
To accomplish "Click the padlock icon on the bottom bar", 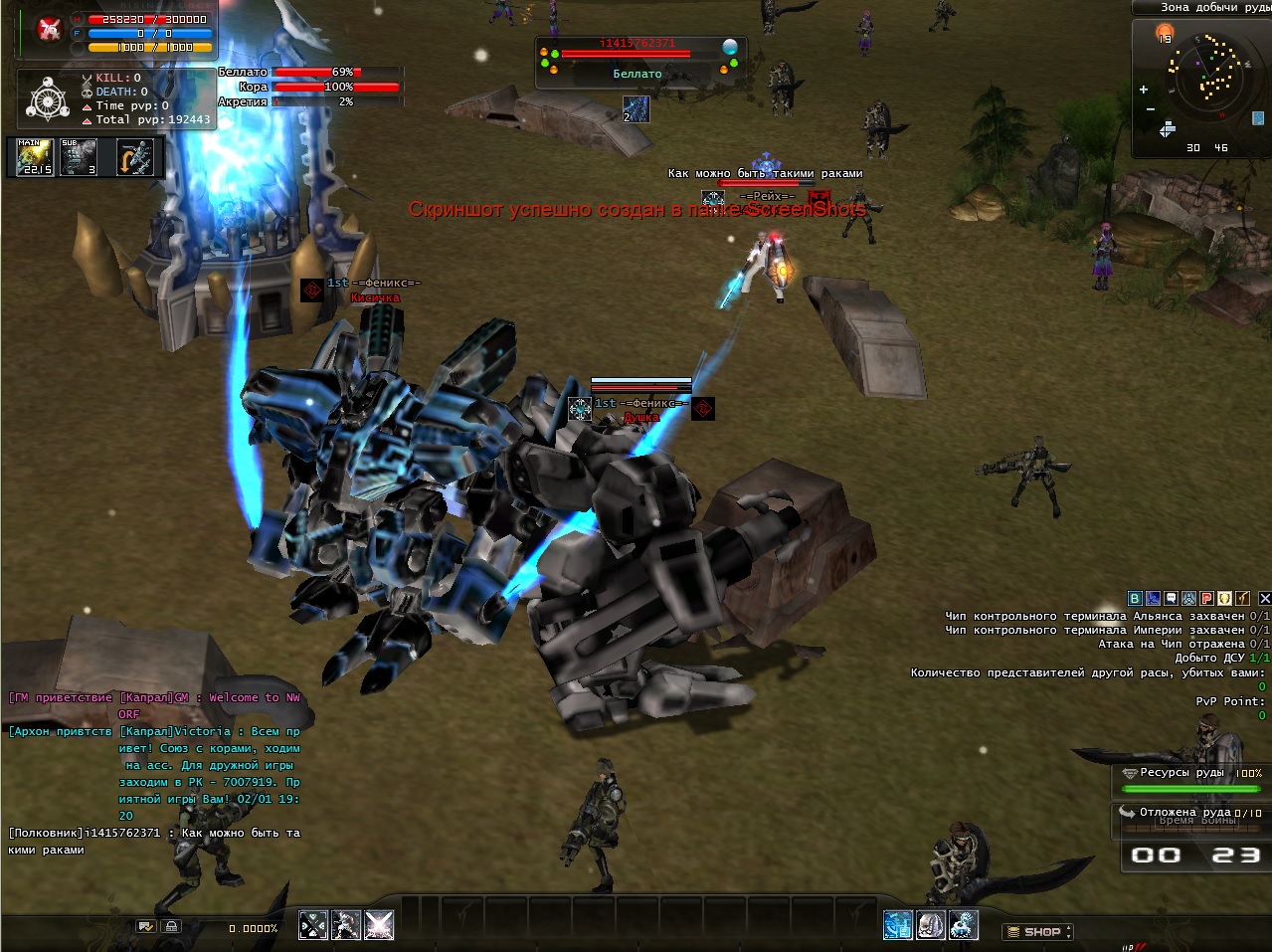I will tap(171, 927).
